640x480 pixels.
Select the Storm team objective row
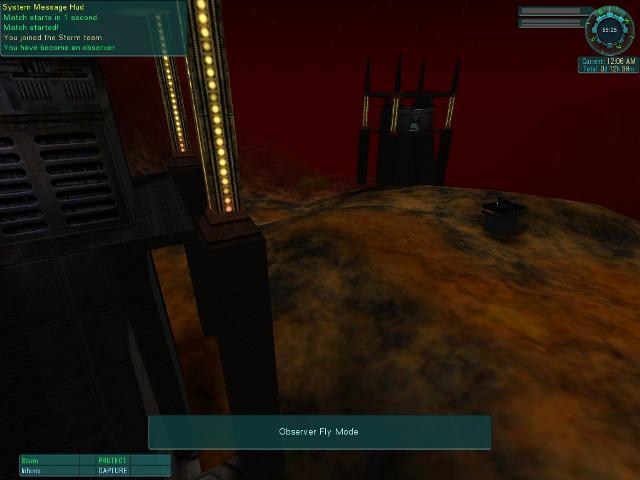[x=94, y=461]
